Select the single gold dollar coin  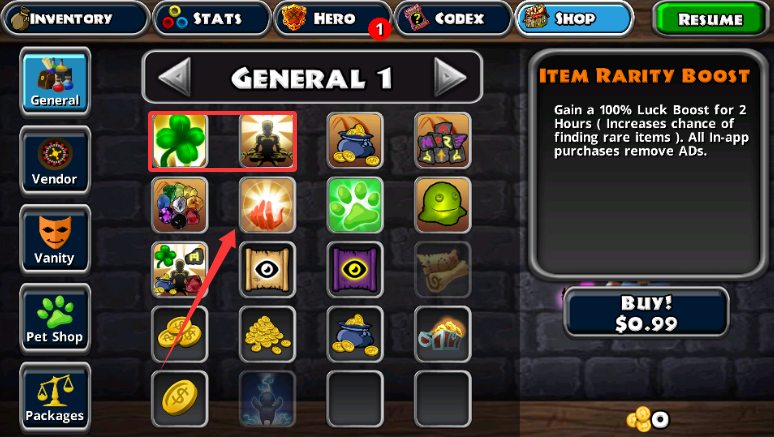click(180, 398)
